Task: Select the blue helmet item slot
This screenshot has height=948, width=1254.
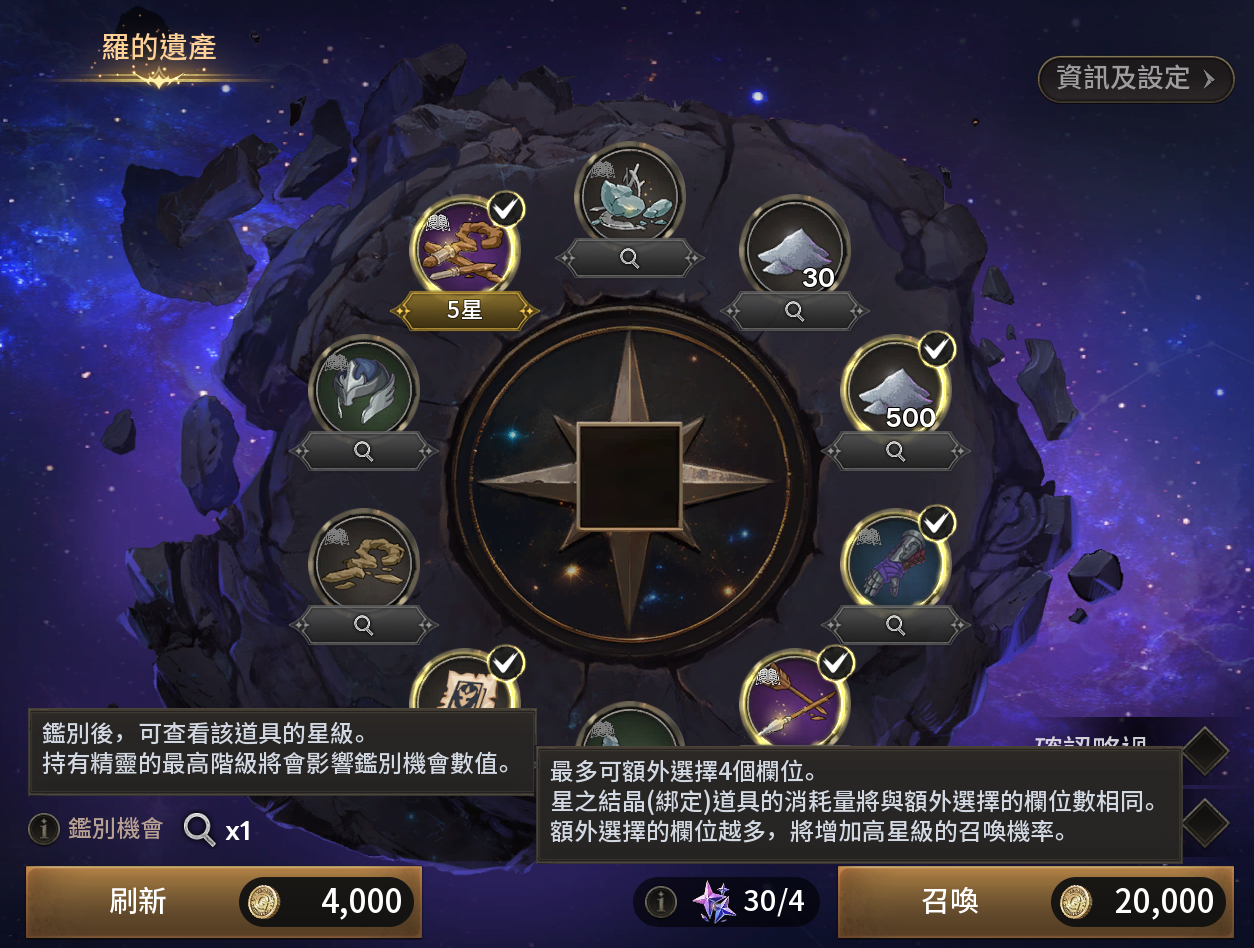Action: [x=364, y=389]
